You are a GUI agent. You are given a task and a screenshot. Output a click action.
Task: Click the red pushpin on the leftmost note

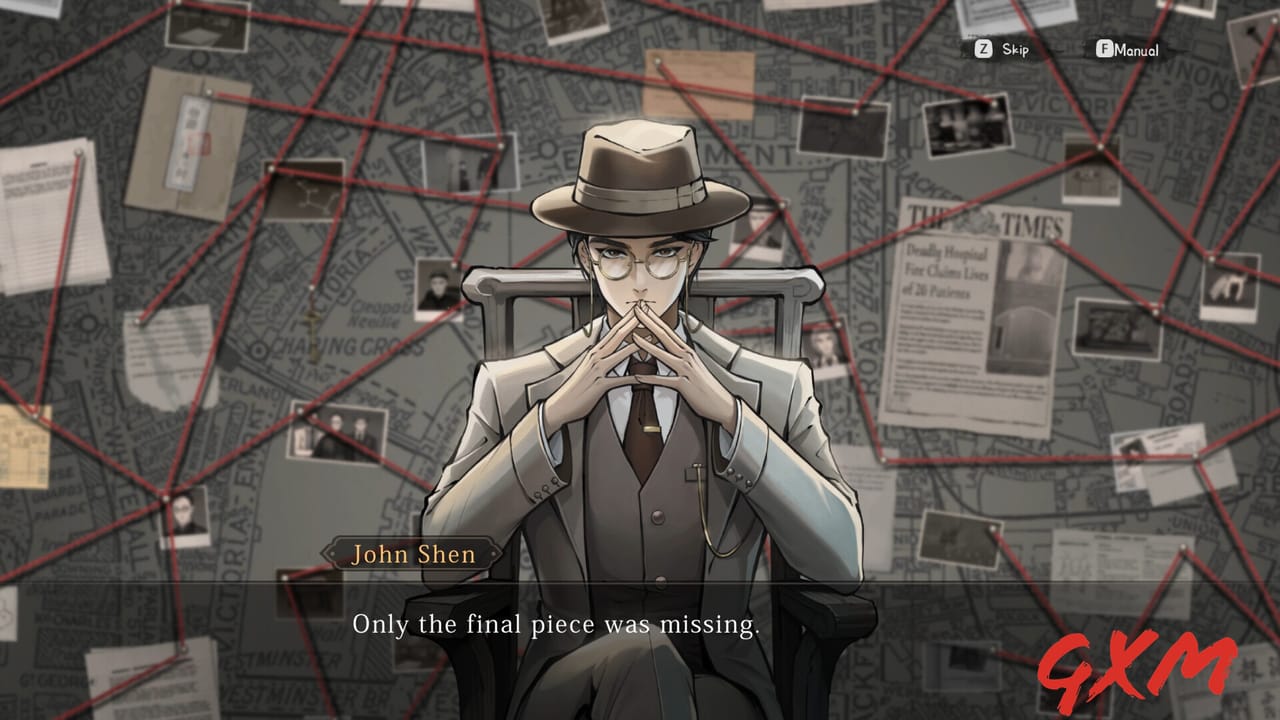pyautogui.click(x=80, y=153)
